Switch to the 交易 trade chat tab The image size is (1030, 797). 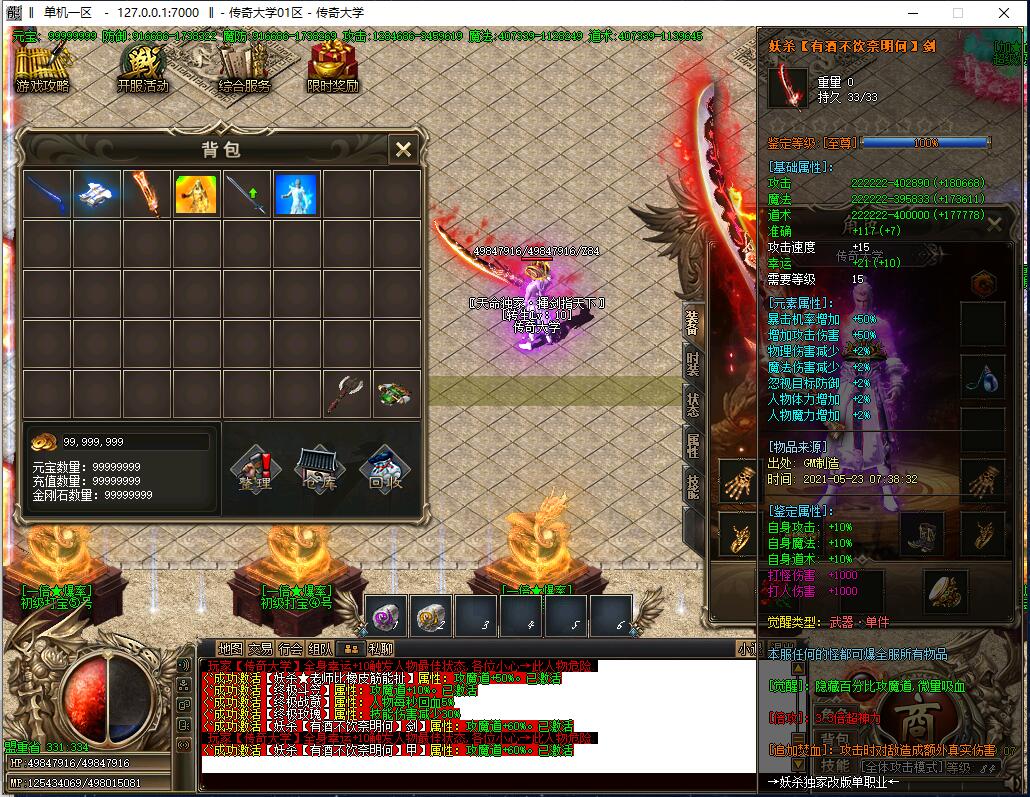260,648
